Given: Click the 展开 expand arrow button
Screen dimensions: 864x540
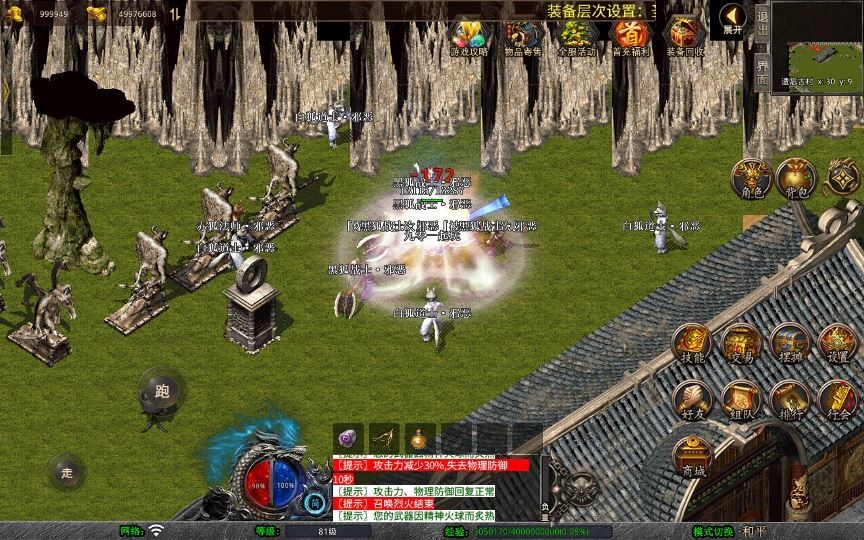Looking at the screenshot, I should (x=733, y=19).
